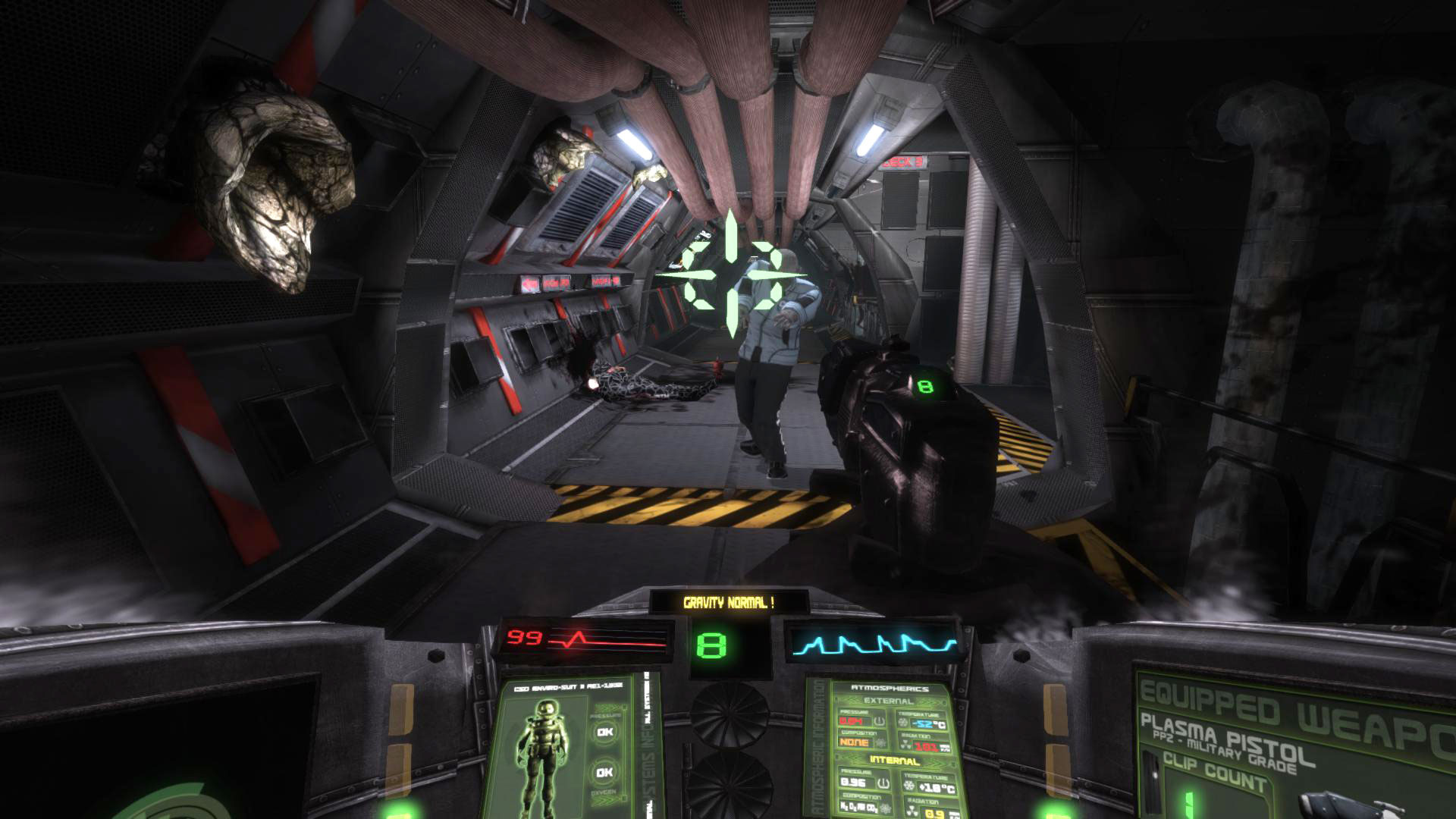Tap the internal pressure power icon near 0.96
The height and width of the screenshot is (819, 1456).
tap(883, 782)
